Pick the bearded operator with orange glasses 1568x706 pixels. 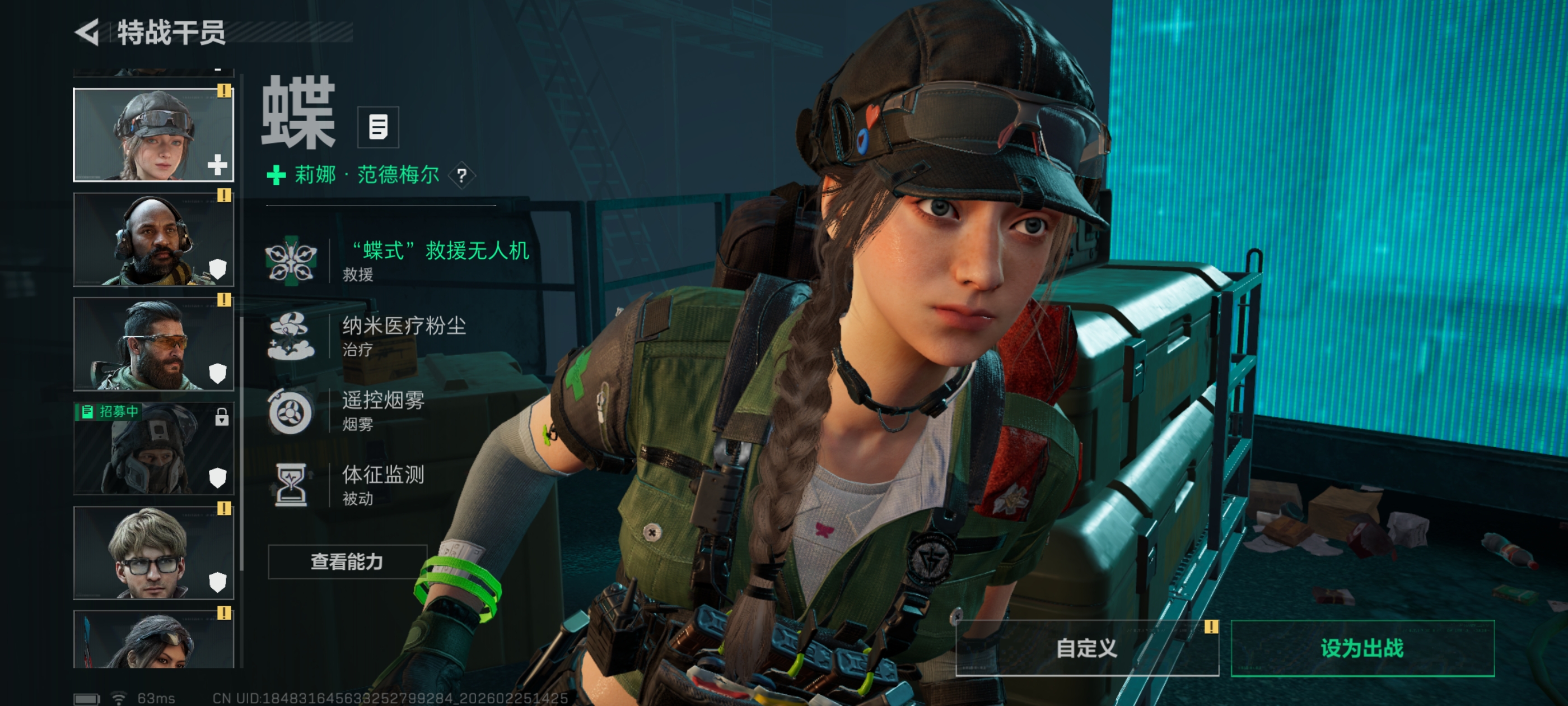(153, 344)
